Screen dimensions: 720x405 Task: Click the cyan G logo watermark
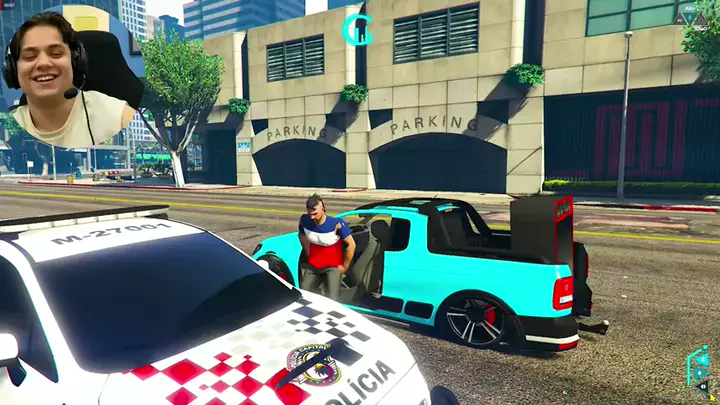tap(356, 29)
